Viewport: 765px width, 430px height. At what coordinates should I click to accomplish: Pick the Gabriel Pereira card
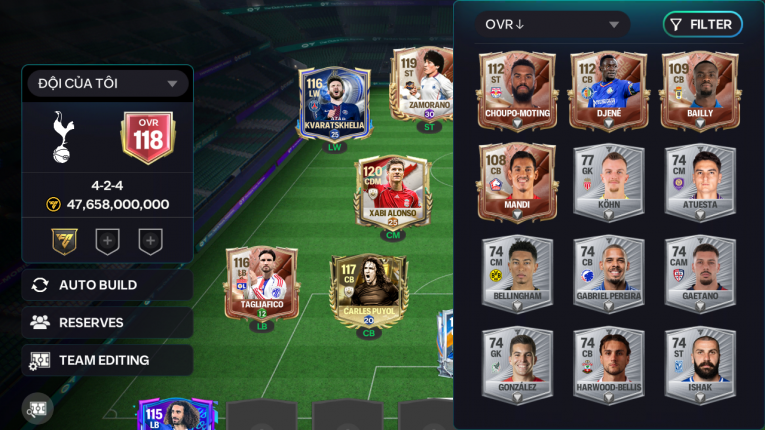(x=607, y=273)
